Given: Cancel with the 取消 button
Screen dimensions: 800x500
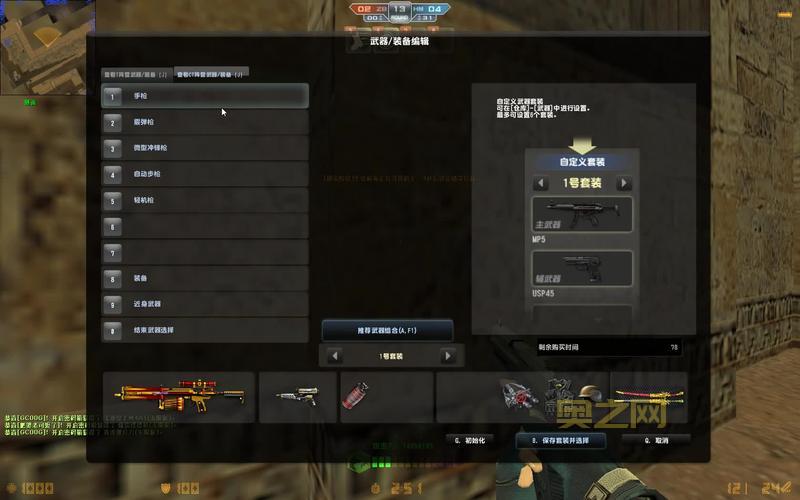Looking at the screenshot, I should 655,440.
